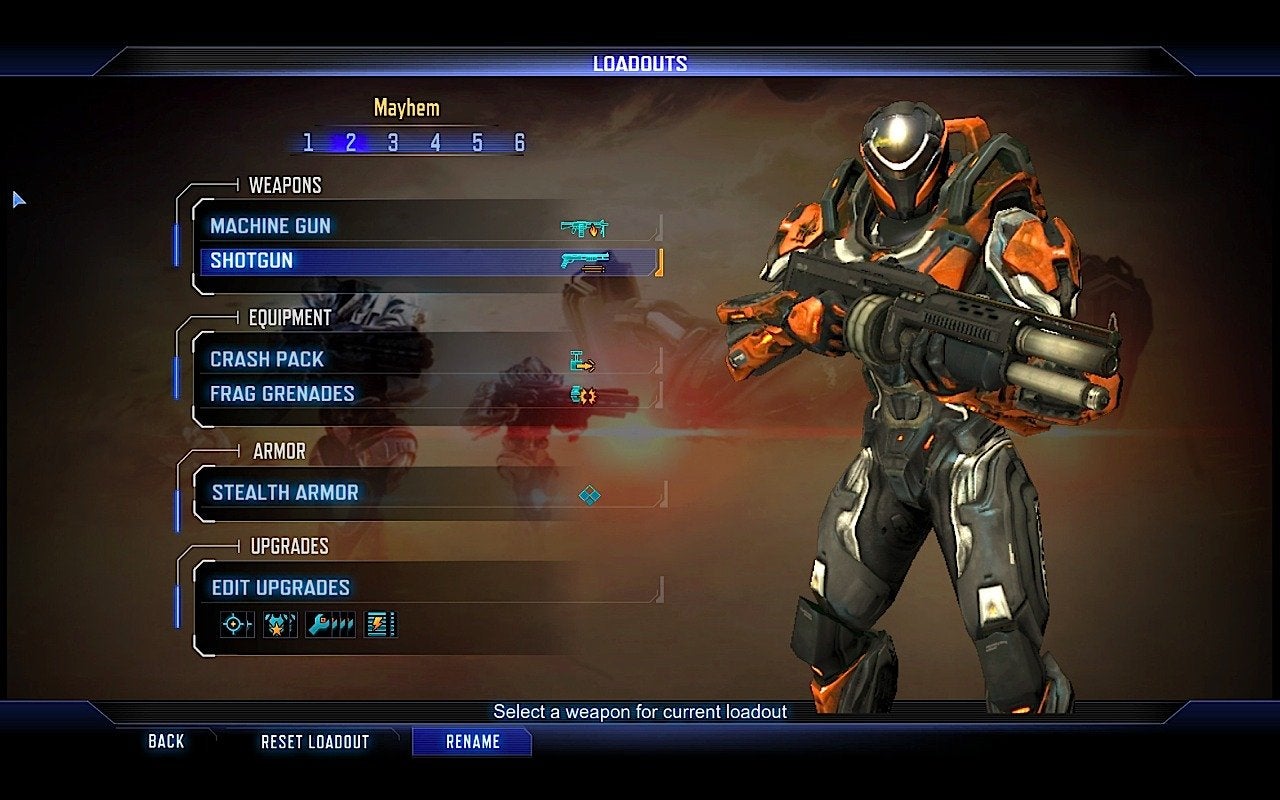Select the Machine Gun weapon slot
The height and width of the screenshot is (800, 1280).
click(430, 226)
